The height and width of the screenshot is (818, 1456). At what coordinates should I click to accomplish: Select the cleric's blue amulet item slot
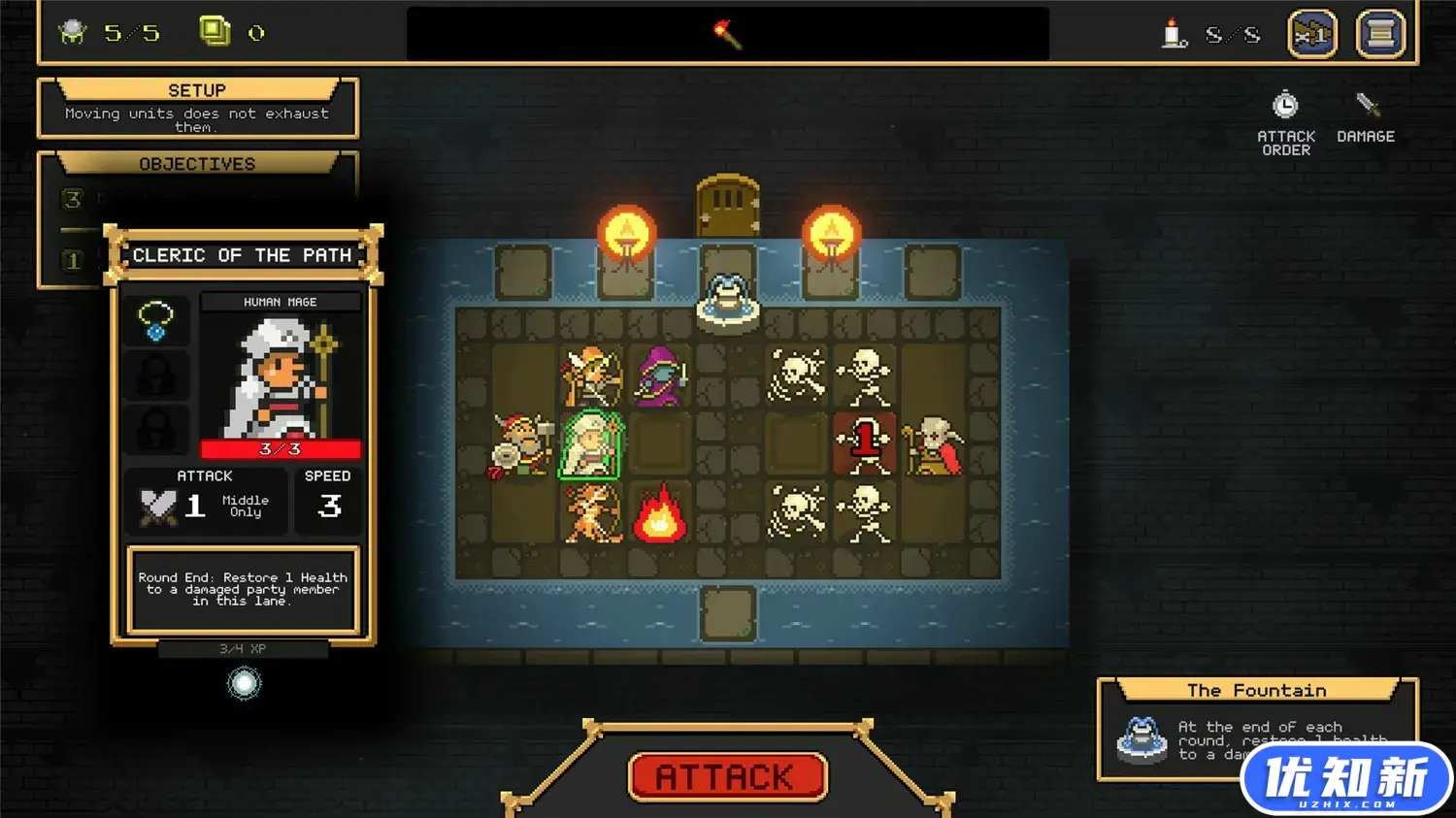pos(156,320)
